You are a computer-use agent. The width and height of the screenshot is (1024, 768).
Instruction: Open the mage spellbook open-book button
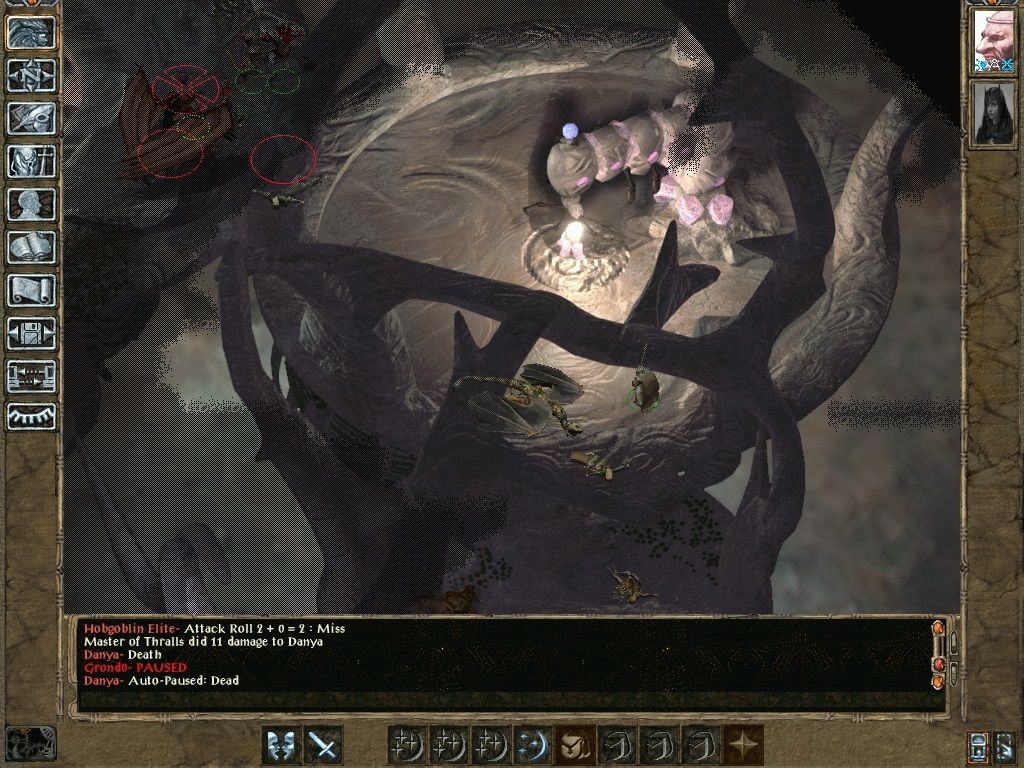31,247
